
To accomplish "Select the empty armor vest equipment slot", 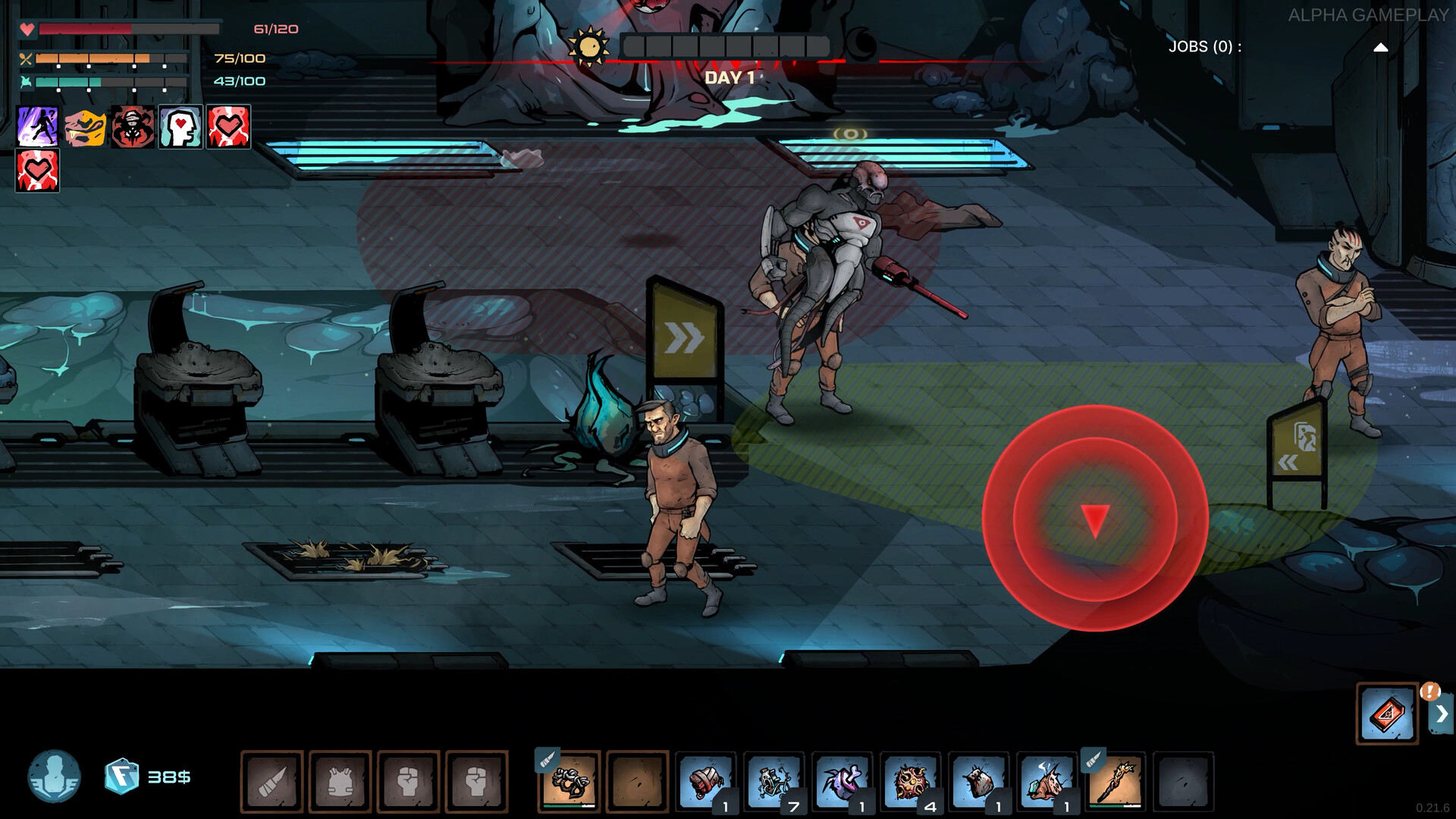I will click(340, 781).
